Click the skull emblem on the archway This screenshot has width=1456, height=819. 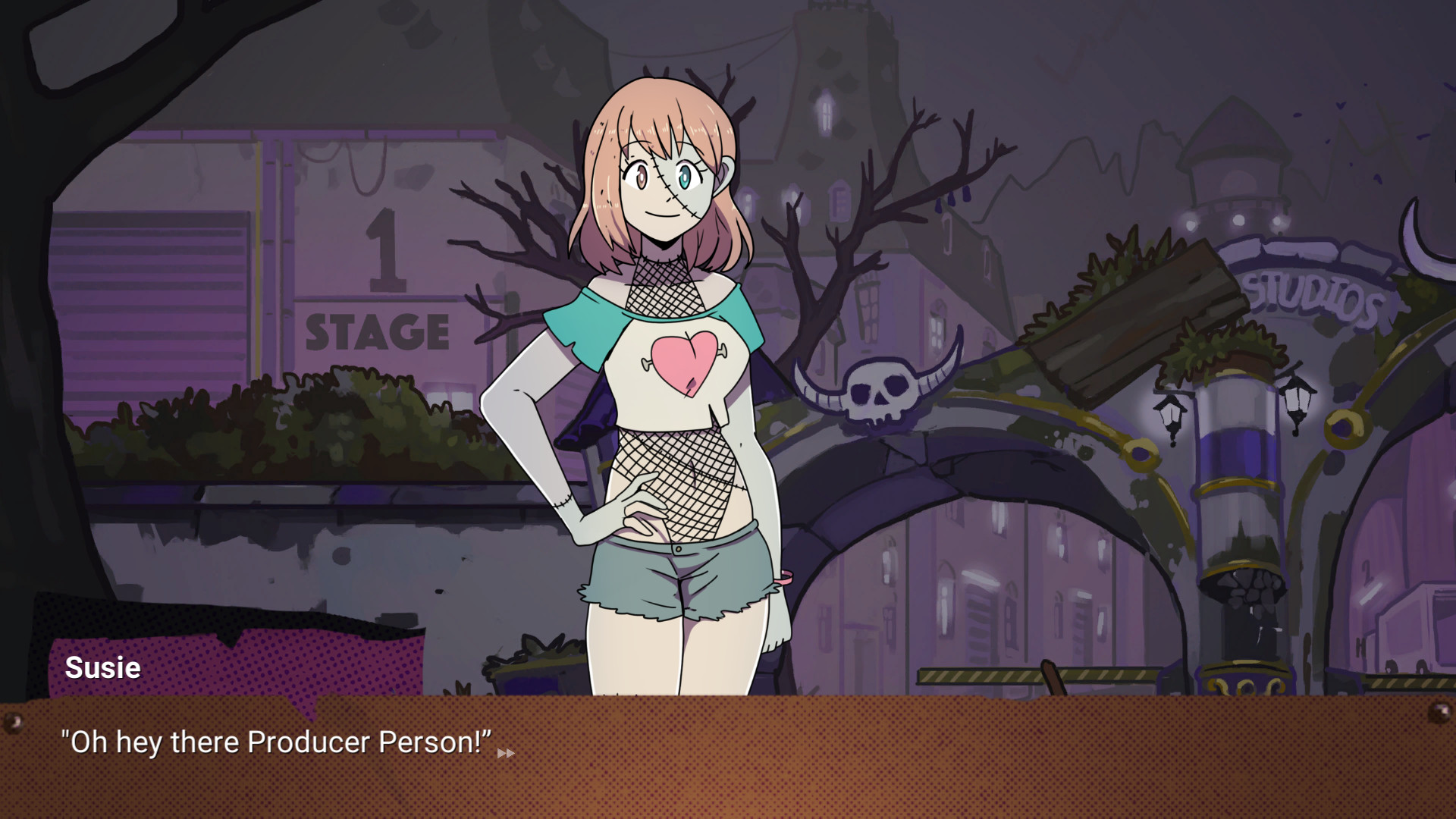(x=880, y=388)
